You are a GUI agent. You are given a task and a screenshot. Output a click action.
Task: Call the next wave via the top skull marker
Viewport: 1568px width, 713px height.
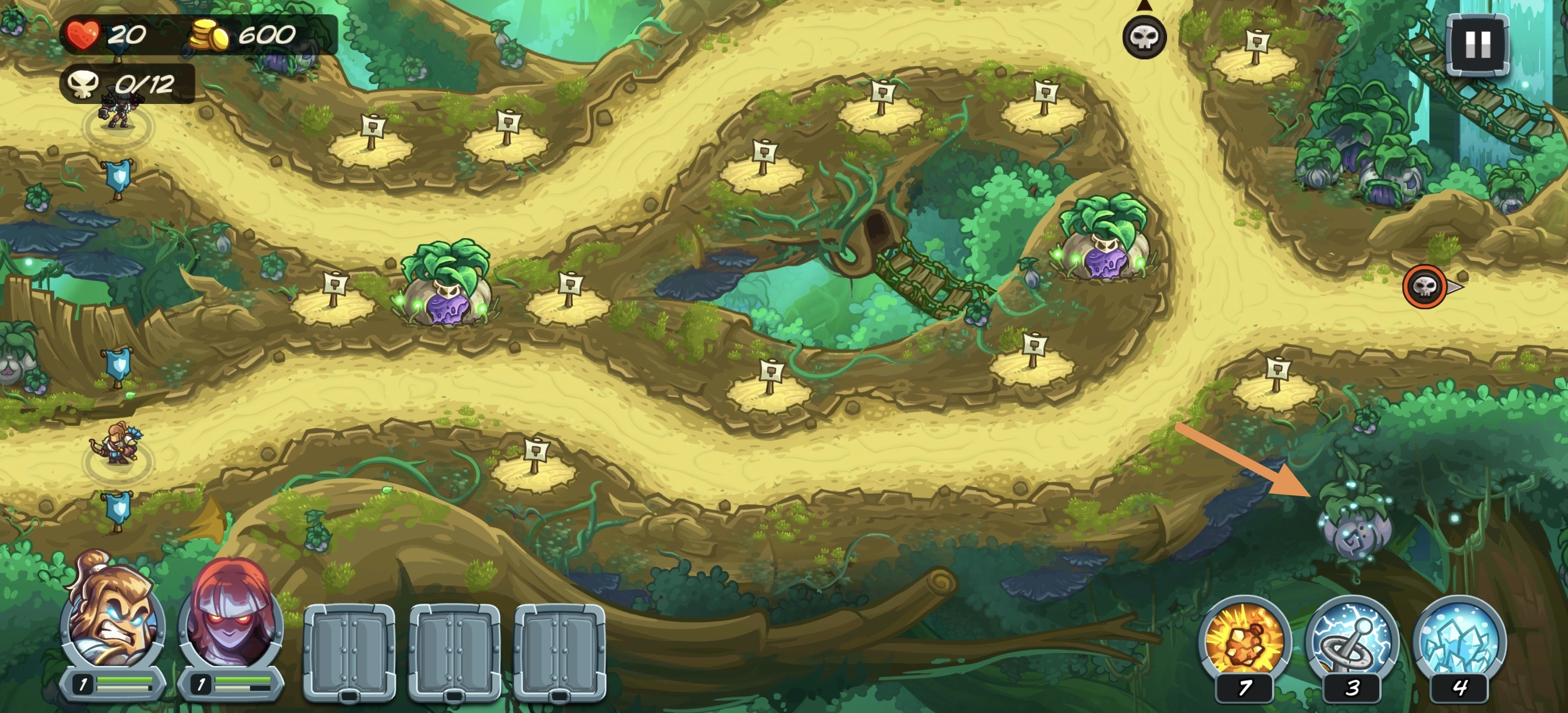[1144, 37]
